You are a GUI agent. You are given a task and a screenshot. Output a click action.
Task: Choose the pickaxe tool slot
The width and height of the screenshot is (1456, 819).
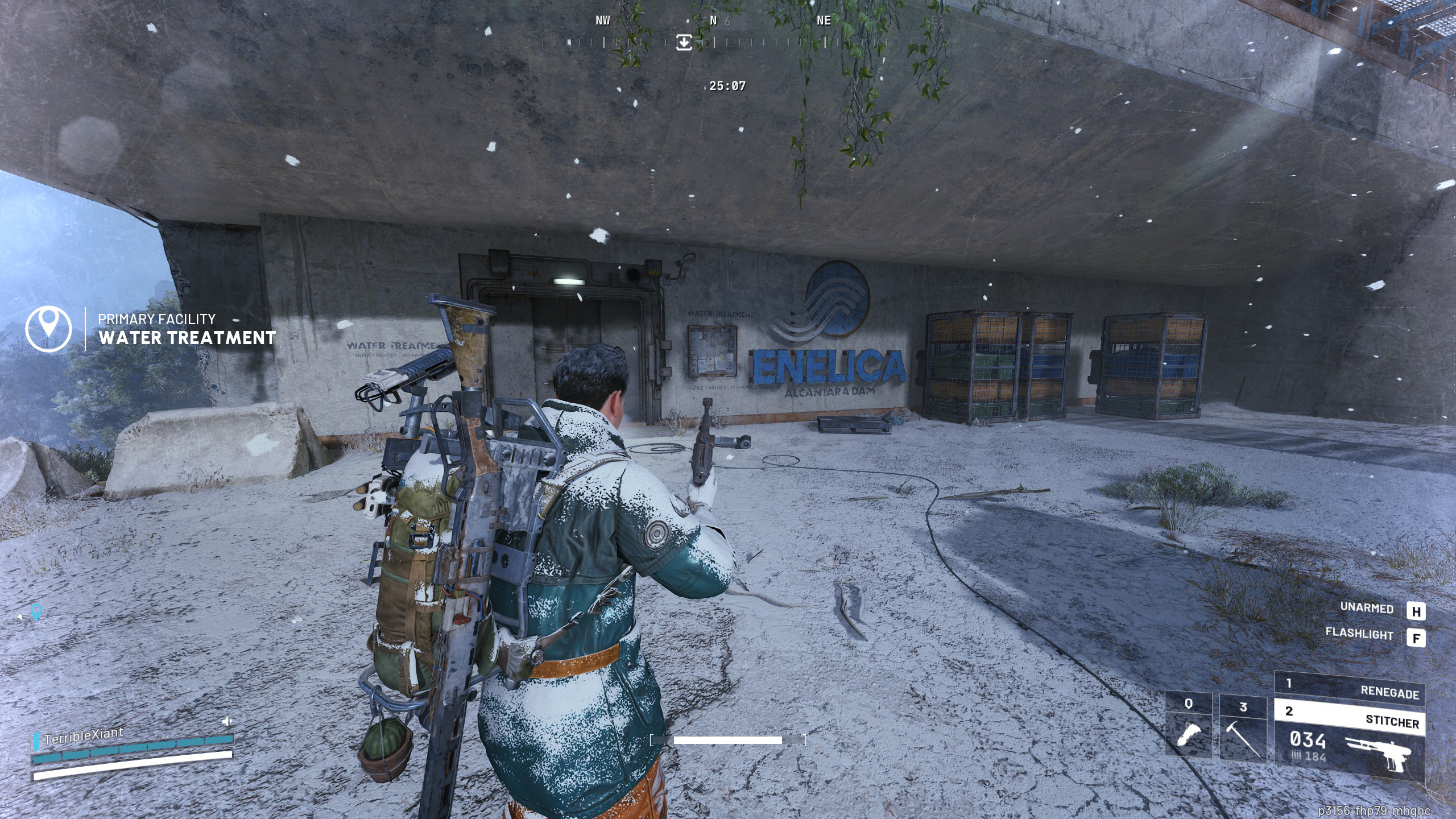(x=1243, y=729)
